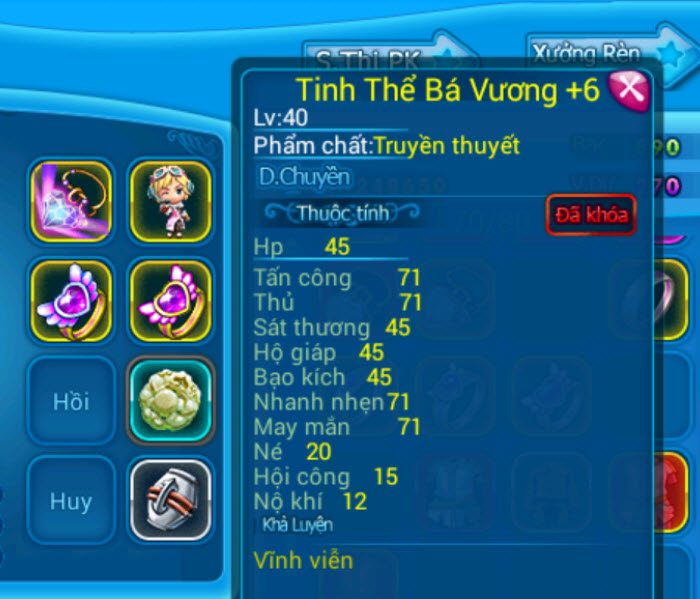Click the Đã khóa lock button
The width and height of the screenshot is (700, 599).
click(x=591, y=215)
